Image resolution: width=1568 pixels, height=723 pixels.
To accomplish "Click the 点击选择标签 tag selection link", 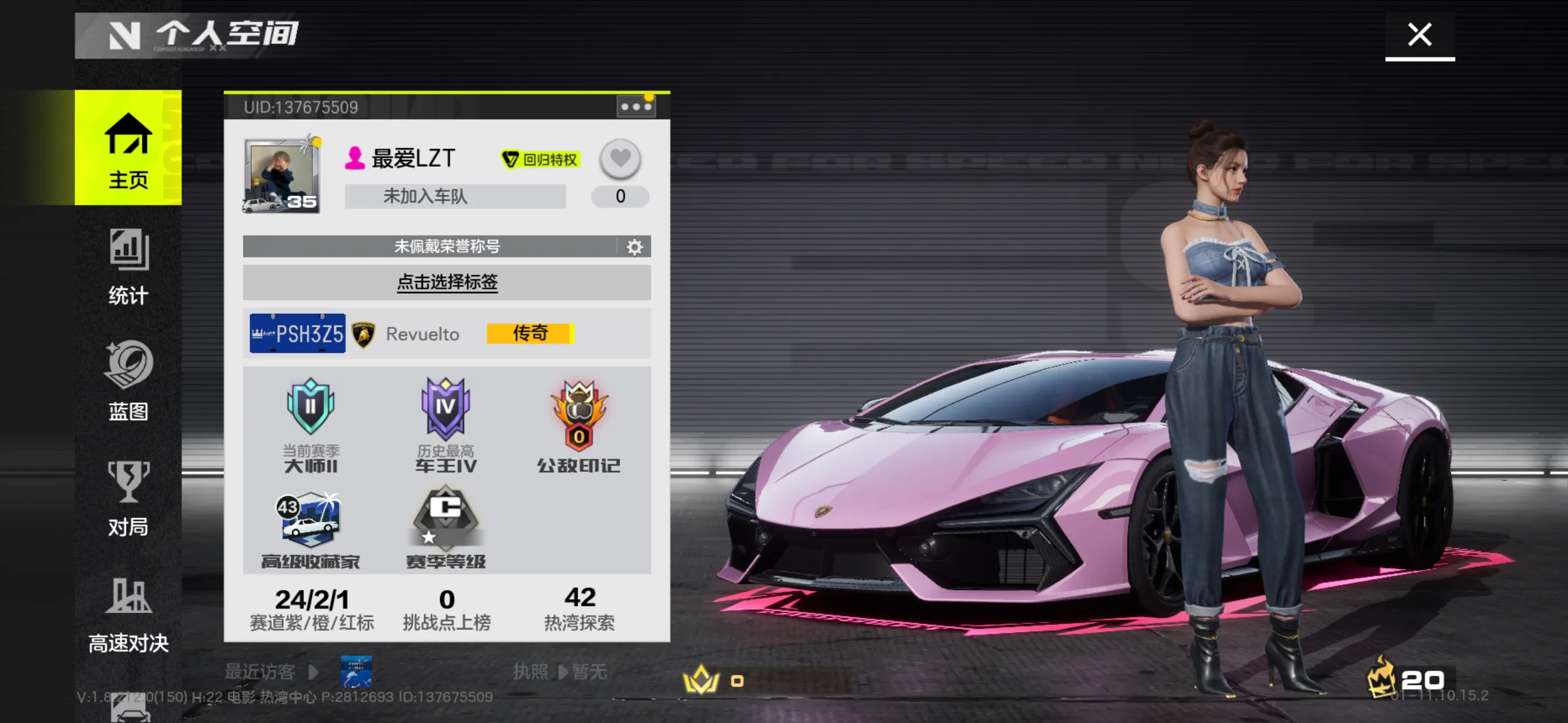I will [x=447, y=282].
